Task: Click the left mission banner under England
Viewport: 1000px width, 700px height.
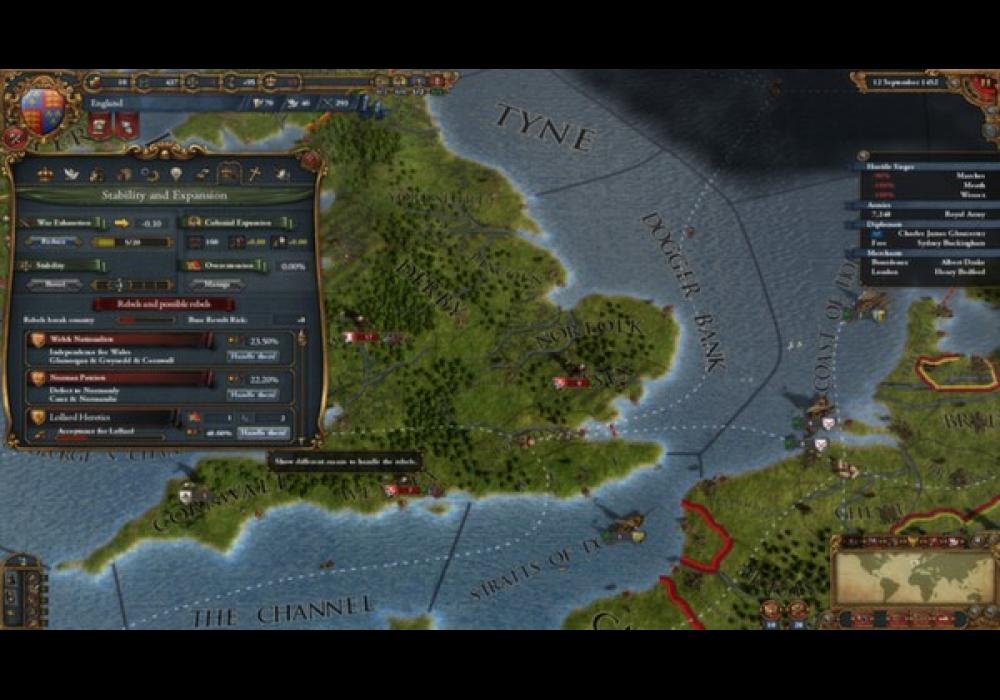Action: pos(99,127)
